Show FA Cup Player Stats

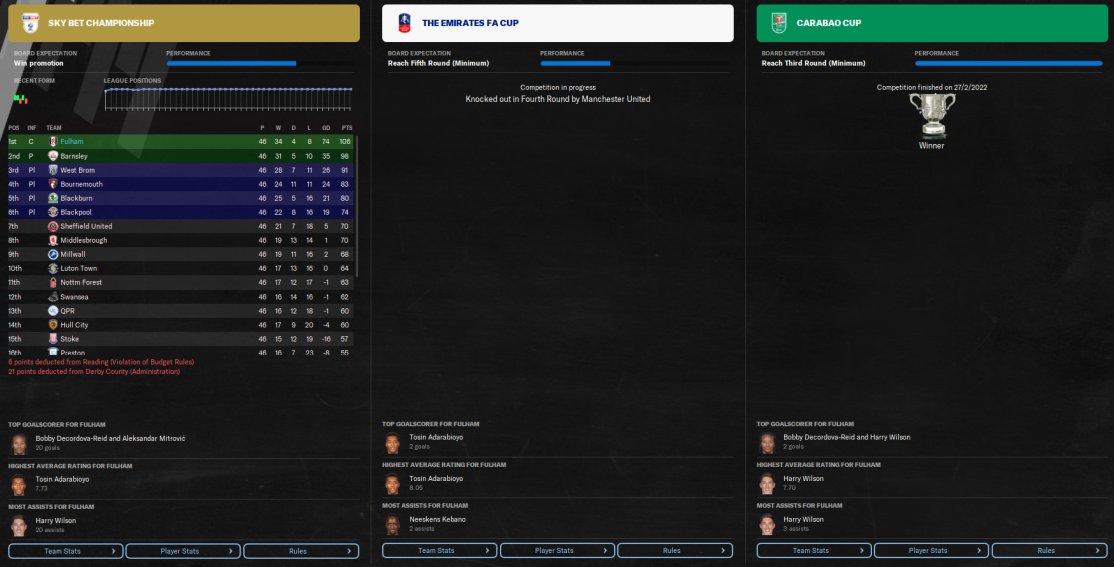[x=557, y=550]
